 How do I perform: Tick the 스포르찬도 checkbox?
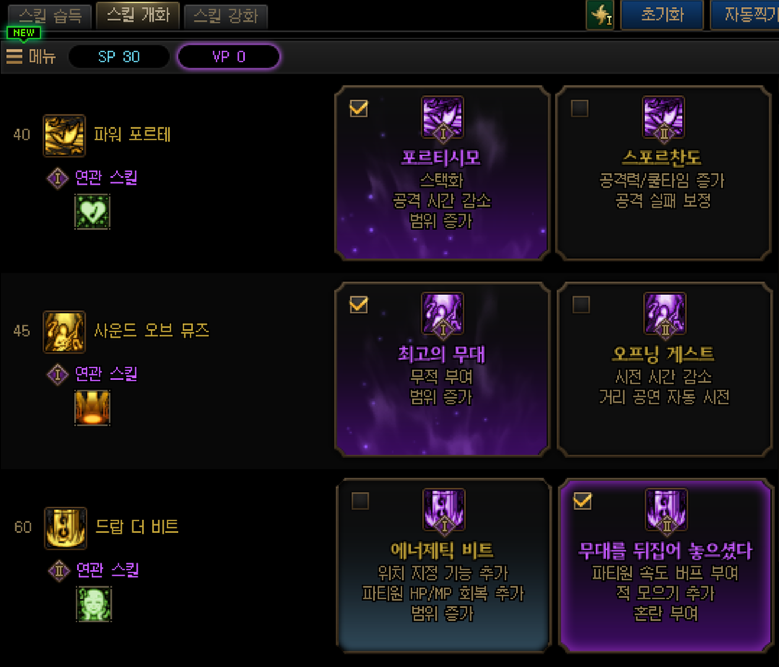coord(579,109)
